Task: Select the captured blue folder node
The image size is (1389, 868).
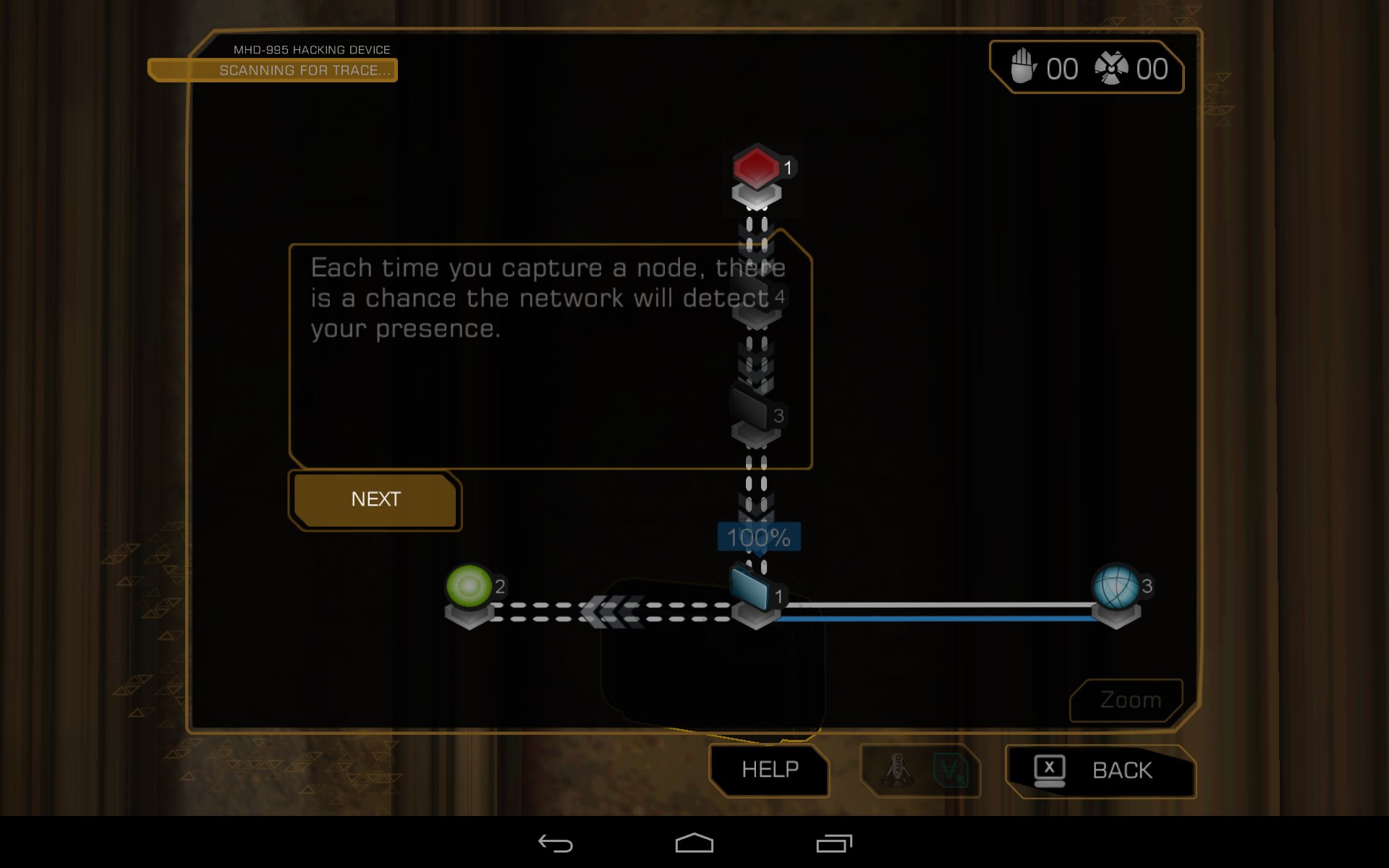Action: [749, 589]
